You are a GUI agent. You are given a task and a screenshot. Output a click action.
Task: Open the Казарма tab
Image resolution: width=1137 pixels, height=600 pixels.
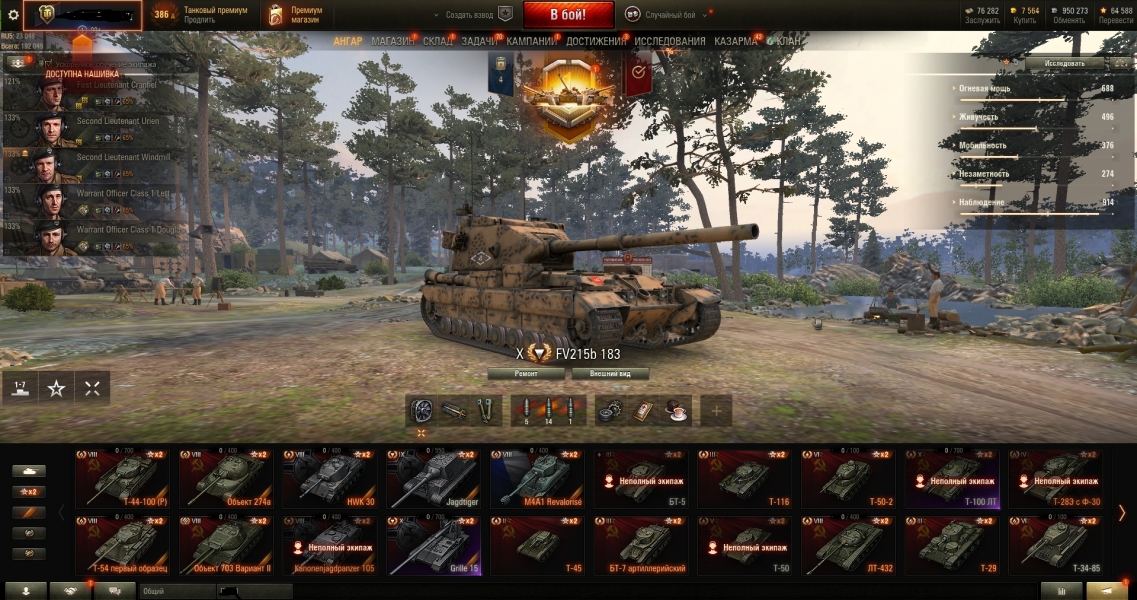[735, 41]
